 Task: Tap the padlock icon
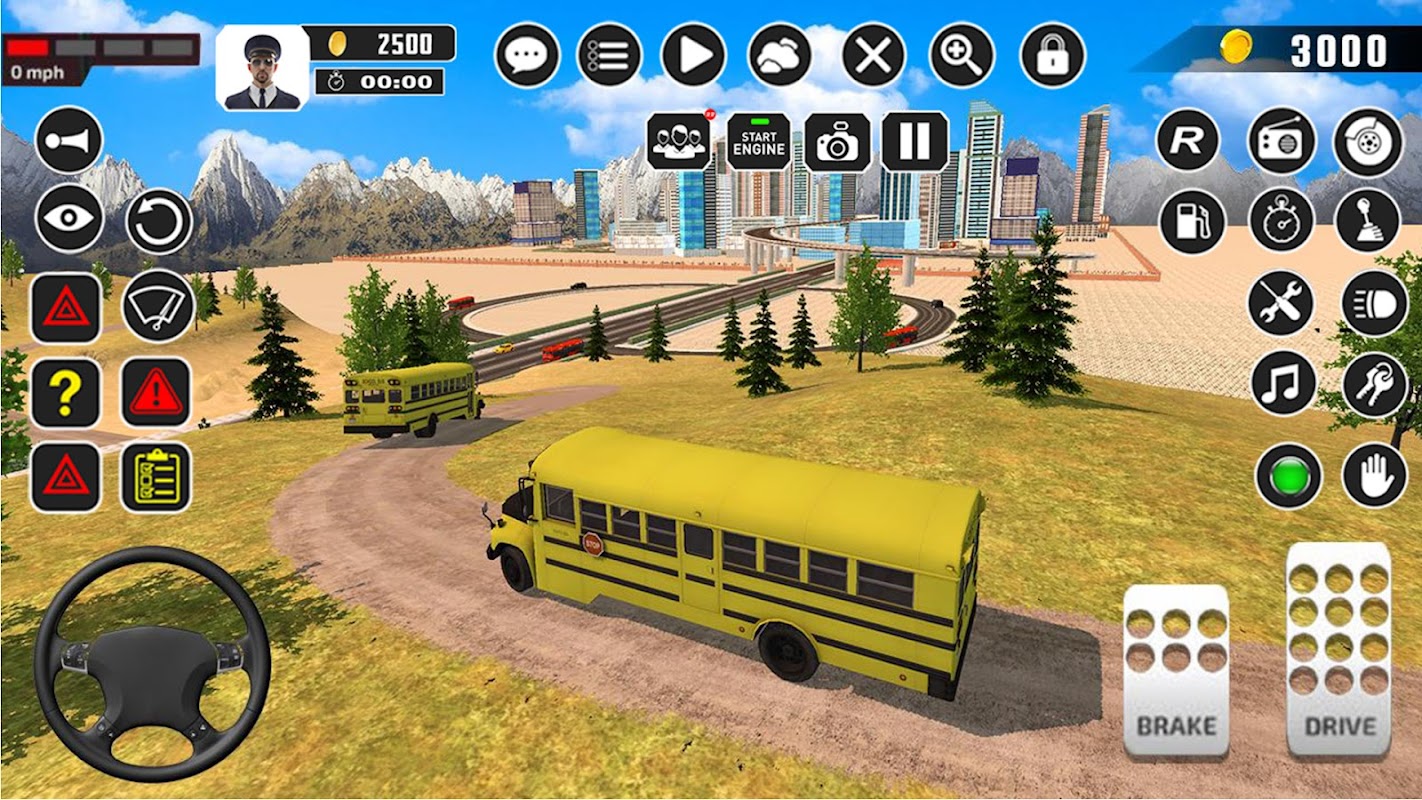coord(1052,55)
